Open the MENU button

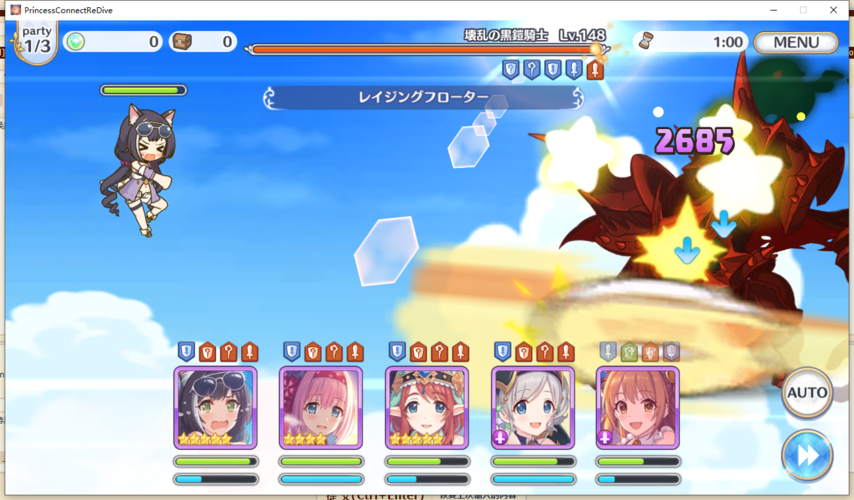point(796,42)
